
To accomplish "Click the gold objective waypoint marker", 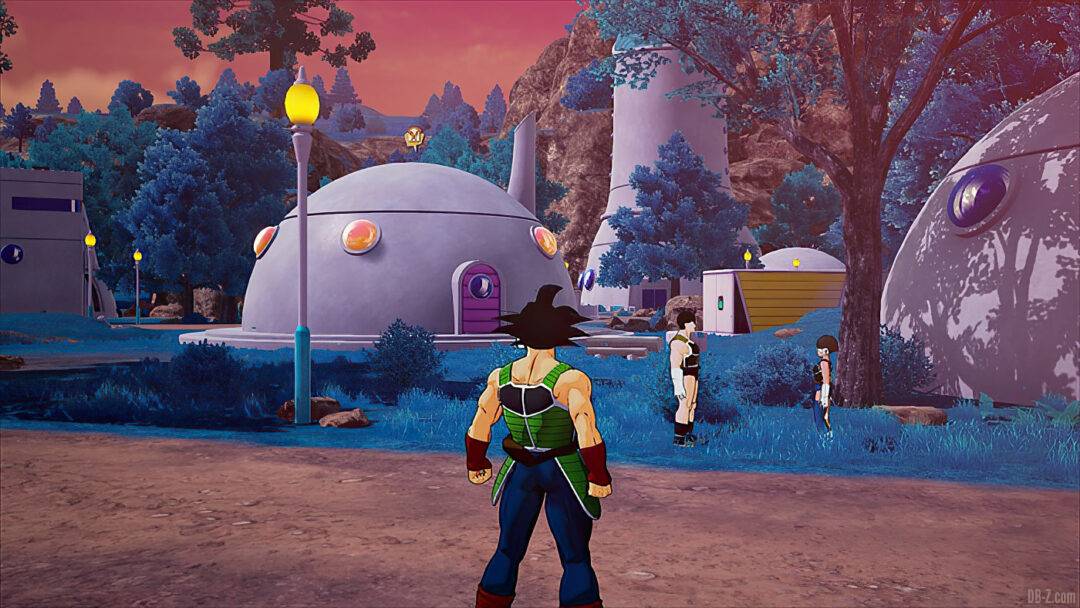I will pyautogui.click(x=414, y=139).
